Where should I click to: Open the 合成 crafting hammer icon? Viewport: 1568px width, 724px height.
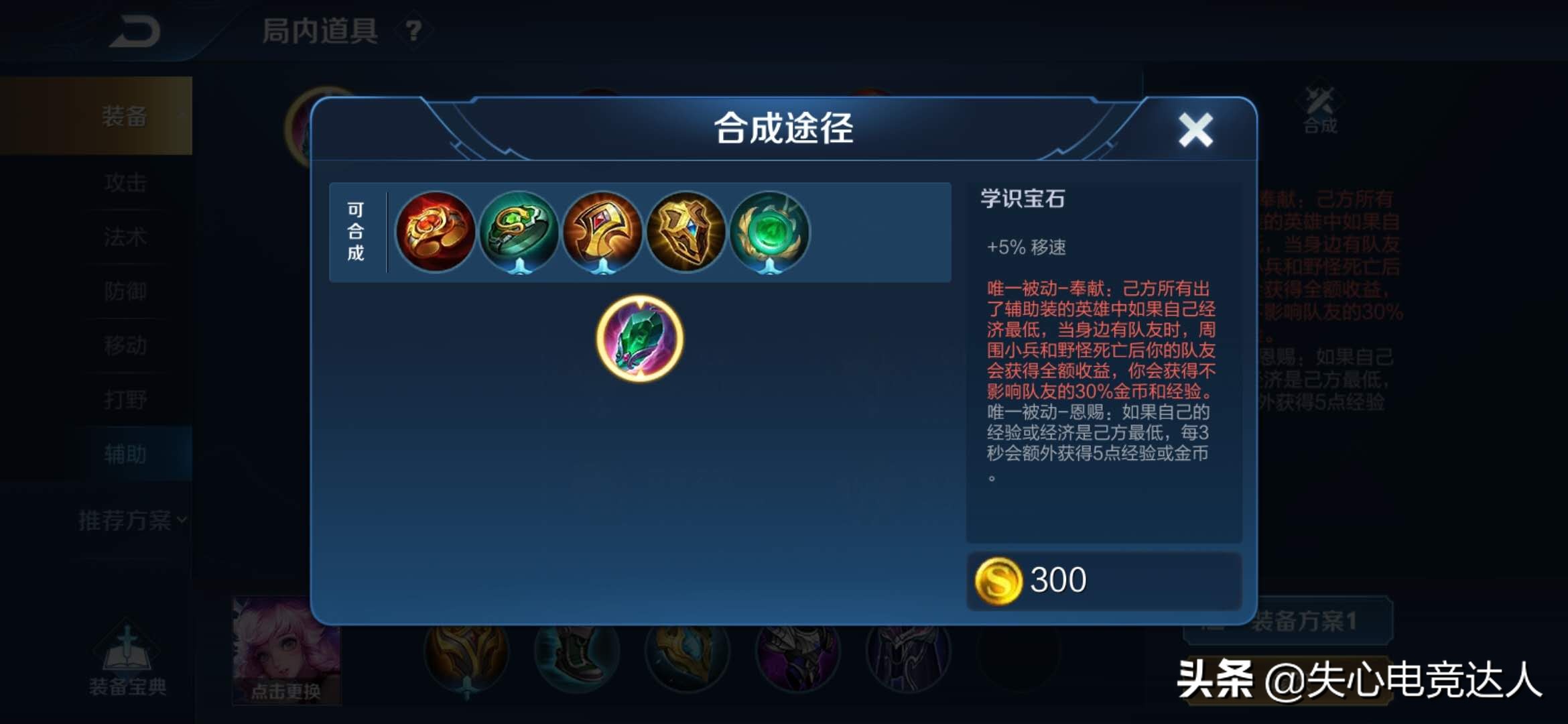point(1317,107)
